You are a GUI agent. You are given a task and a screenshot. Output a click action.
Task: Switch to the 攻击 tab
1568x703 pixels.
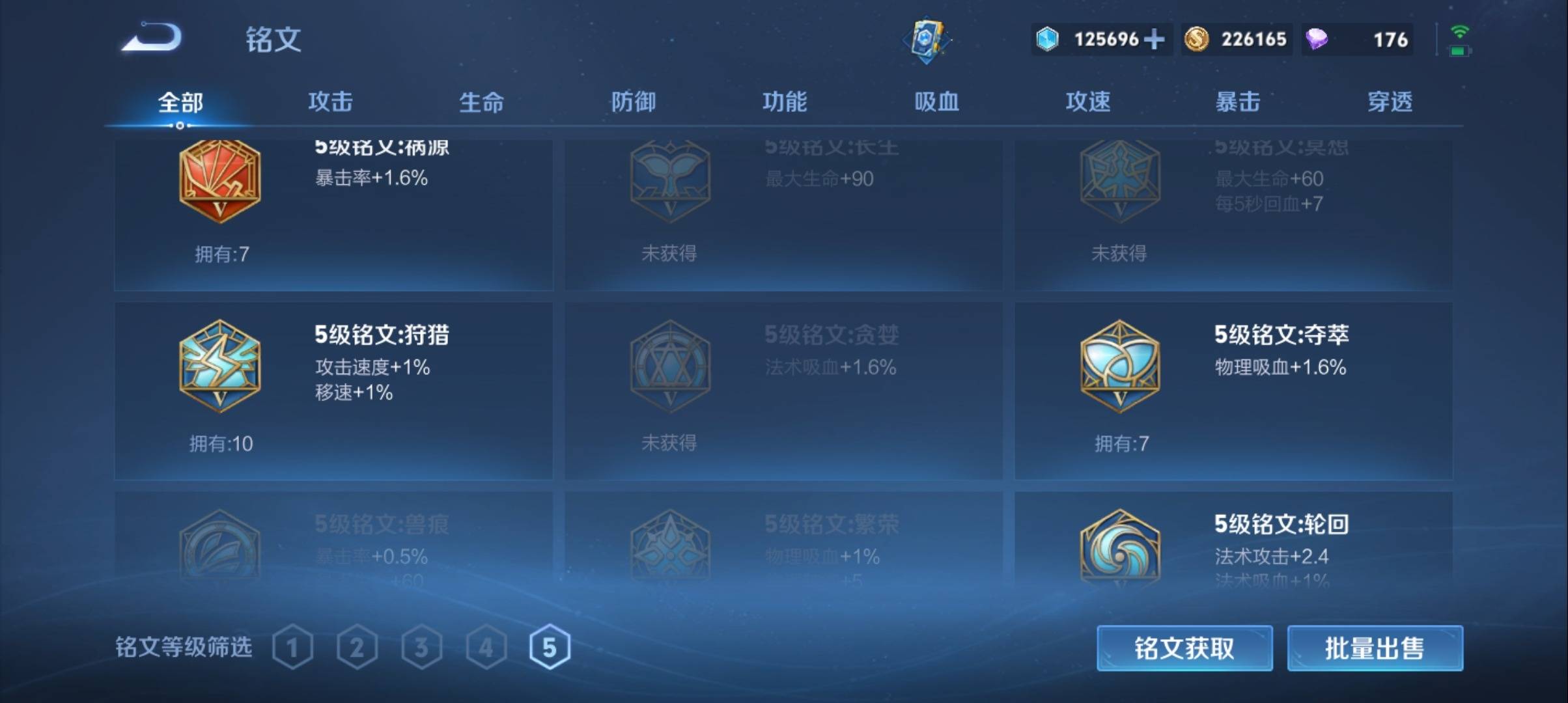(330, 102)
